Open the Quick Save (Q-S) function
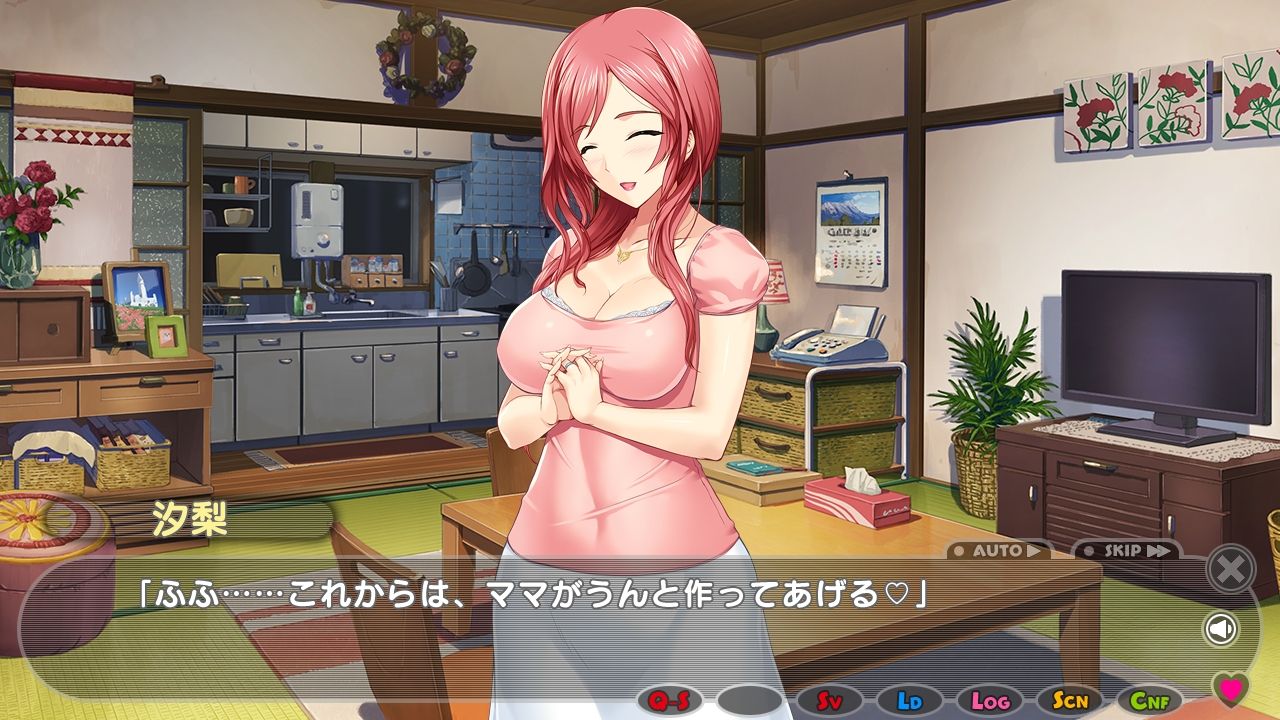Viewport: 1280px width, 720px height. [668, 700]
